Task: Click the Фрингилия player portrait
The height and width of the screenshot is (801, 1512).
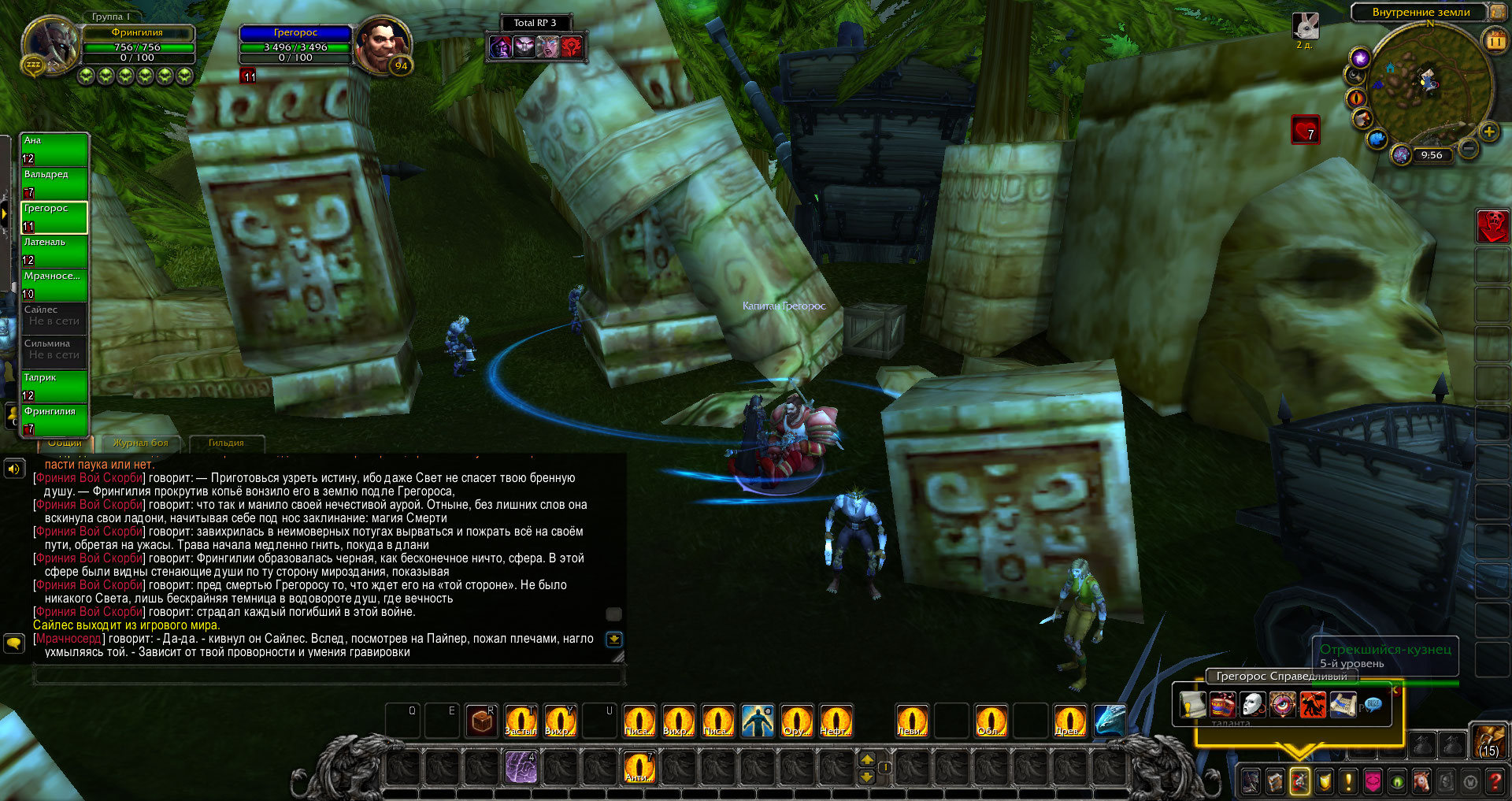Action: coord(51,45)
